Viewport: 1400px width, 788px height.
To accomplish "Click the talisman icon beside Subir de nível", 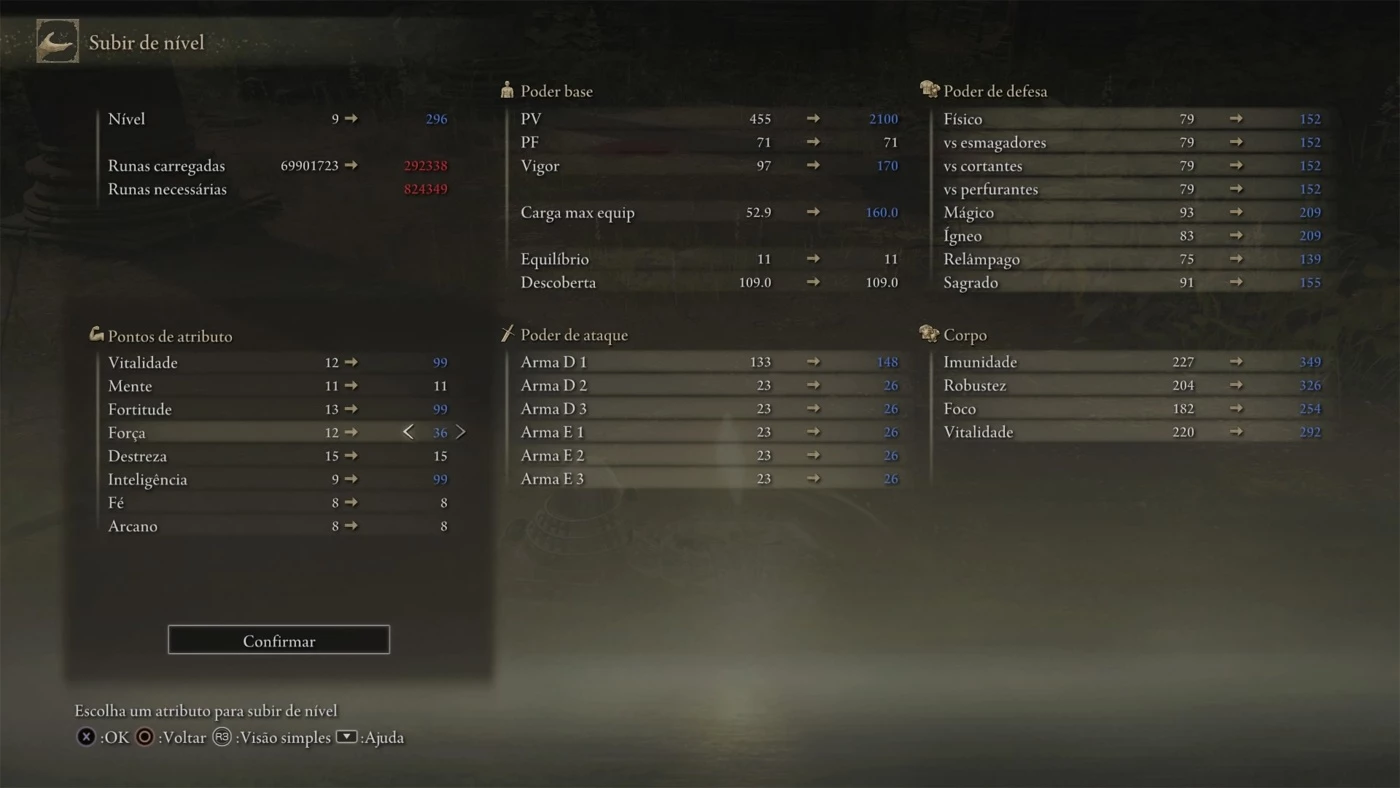I will (57, 41).
